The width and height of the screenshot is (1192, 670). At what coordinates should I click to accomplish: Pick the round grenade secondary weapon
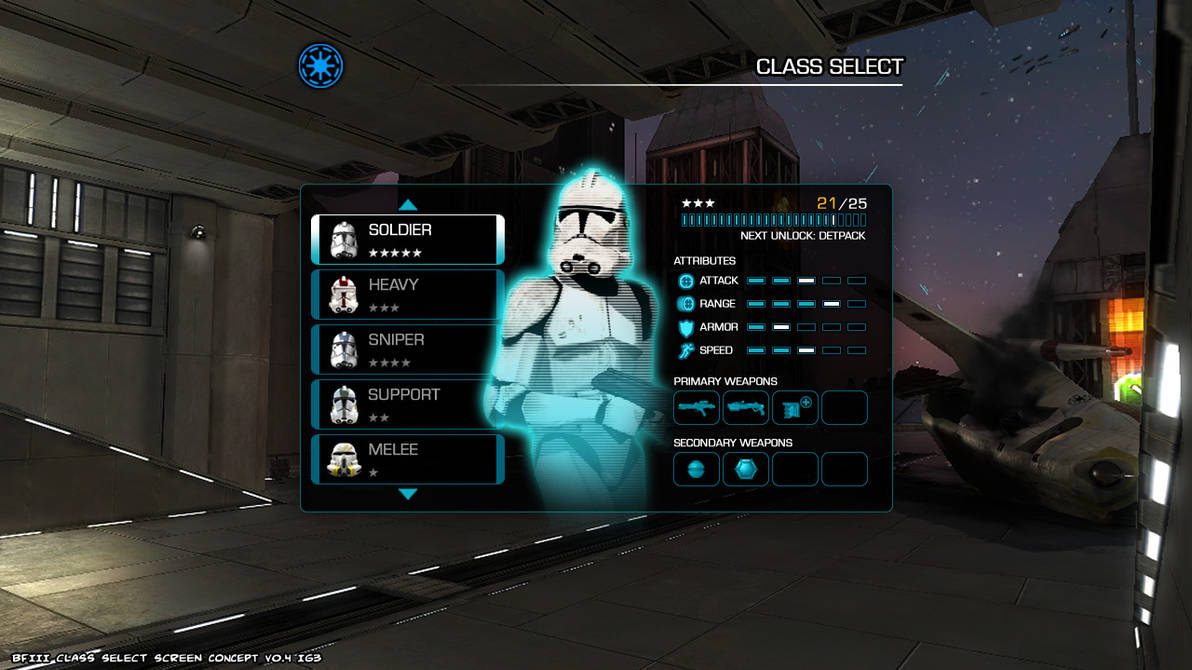[696, 469]
